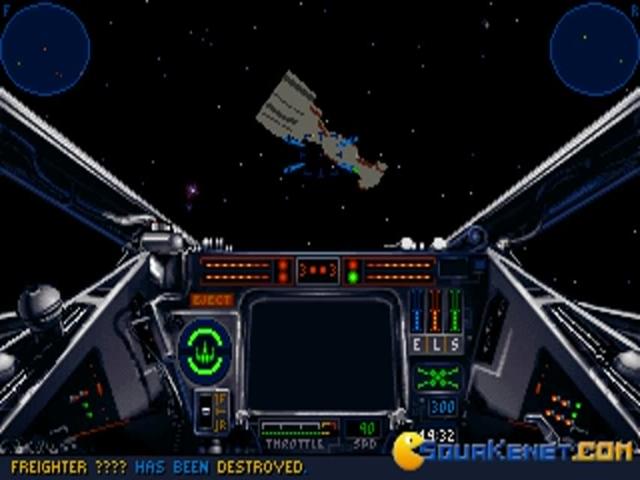Screen dimensions: 640x480
Task: Click the left laser charge bars
Action: (x=236, y=270)
